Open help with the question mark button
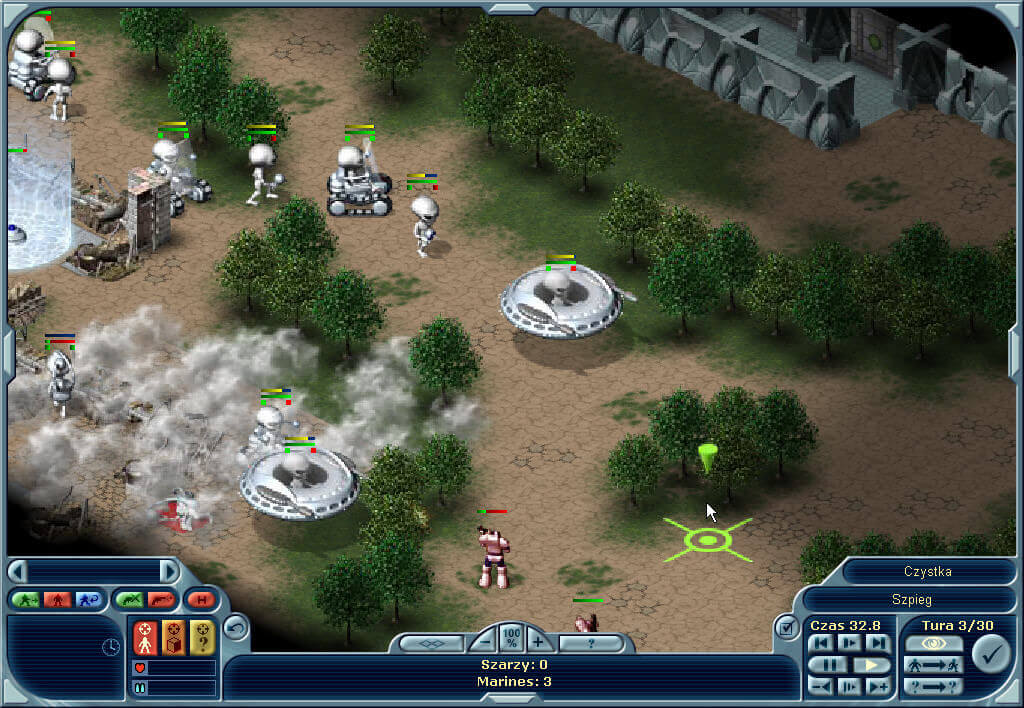The width and height of the screenshot is (1024, 708). [x=590, y=643]
